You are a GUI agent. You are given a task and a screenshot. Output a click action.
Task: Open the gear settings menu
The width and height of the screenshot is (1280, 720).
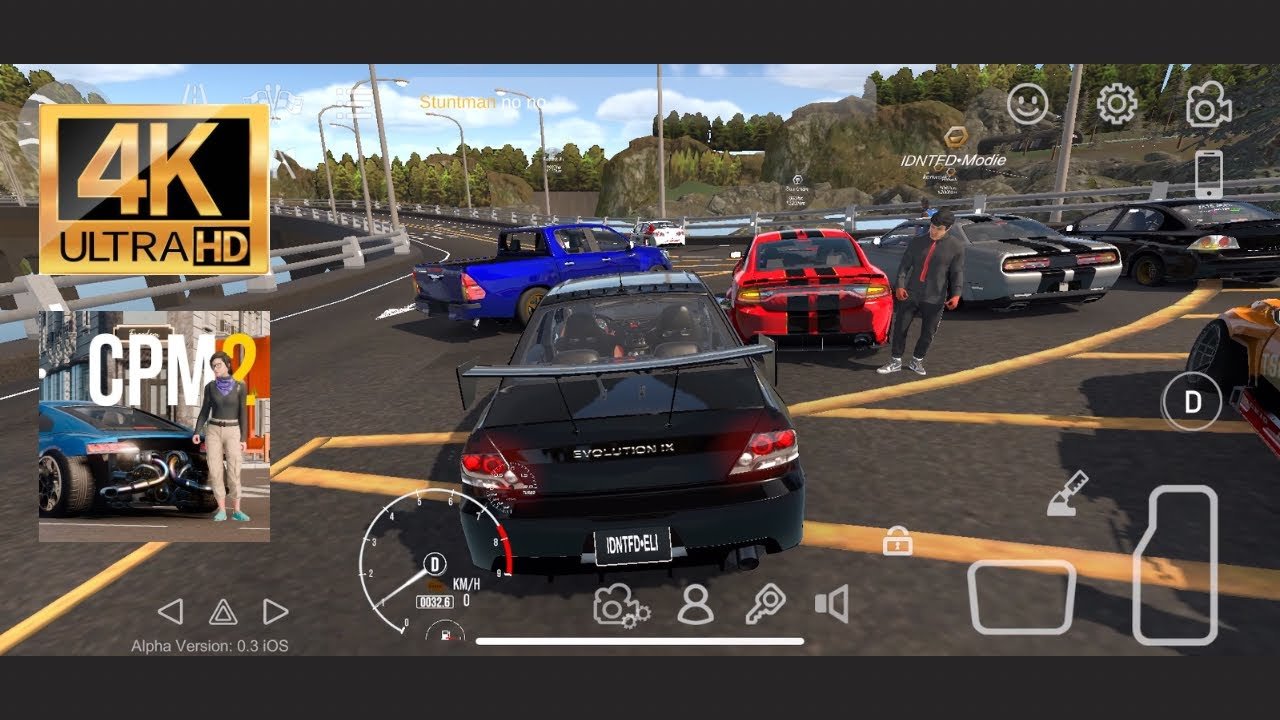1117,104
